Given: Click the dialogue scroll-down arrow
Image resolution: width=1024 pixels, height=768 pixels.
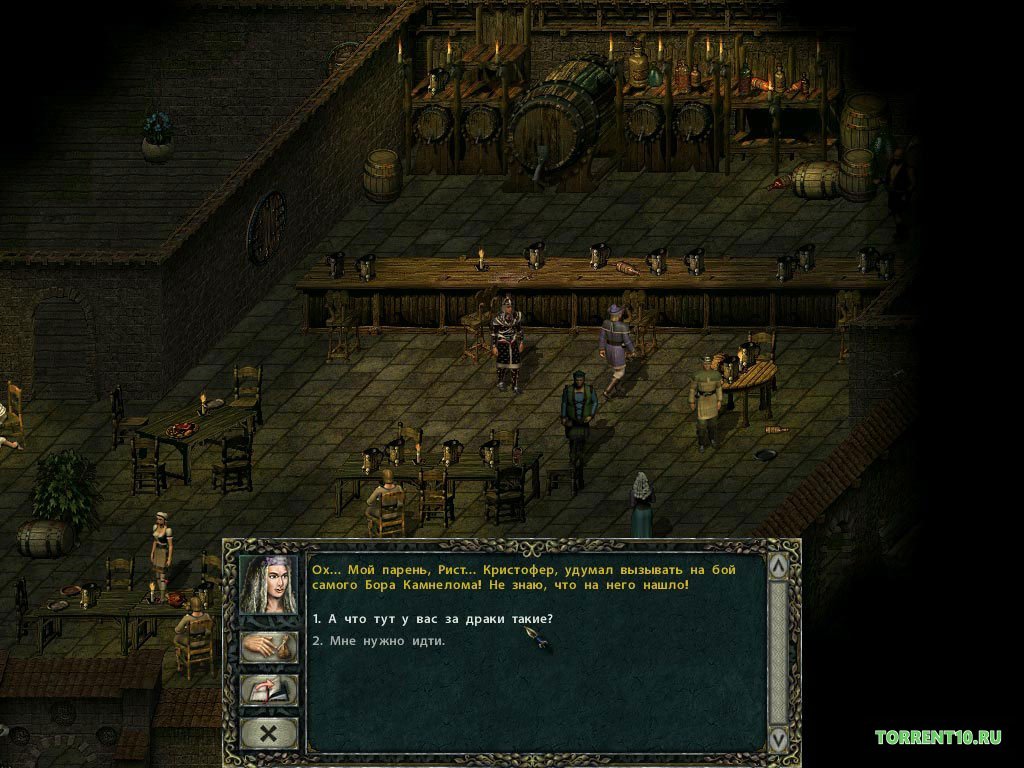Looking at the screenshot, I should tap(778, 739).
